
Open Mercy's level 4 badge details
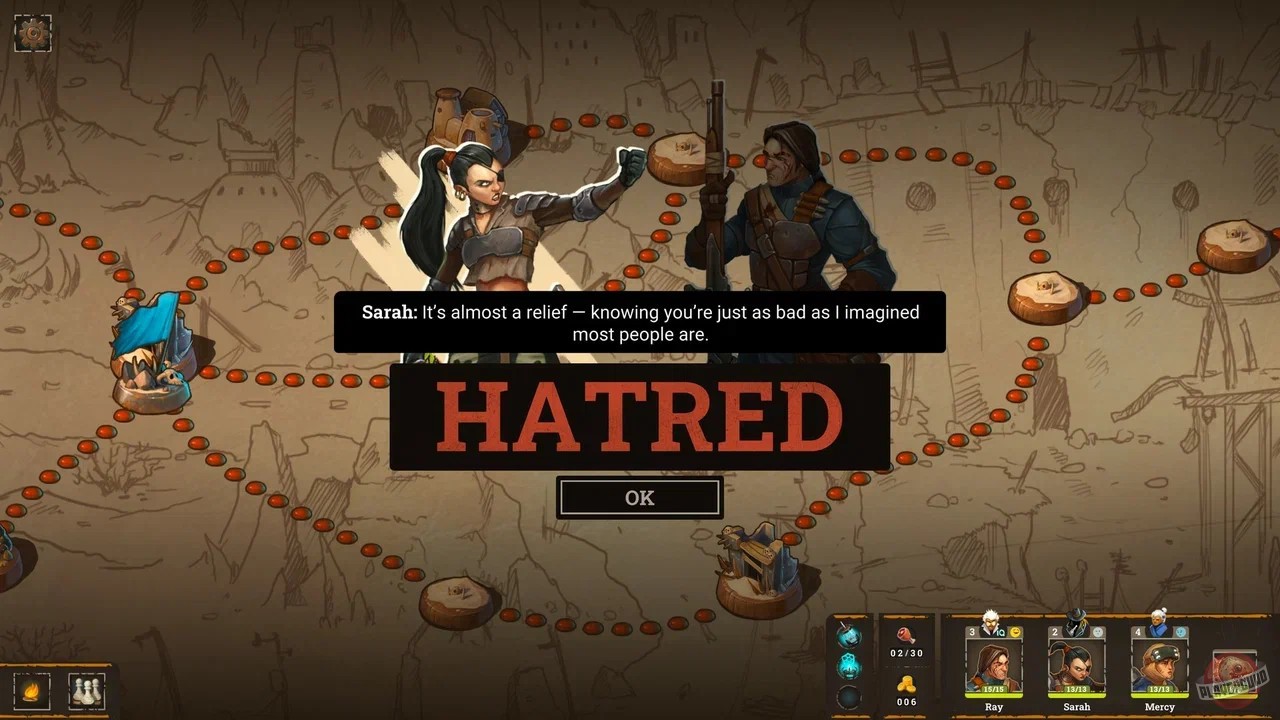pos(1137,631)
